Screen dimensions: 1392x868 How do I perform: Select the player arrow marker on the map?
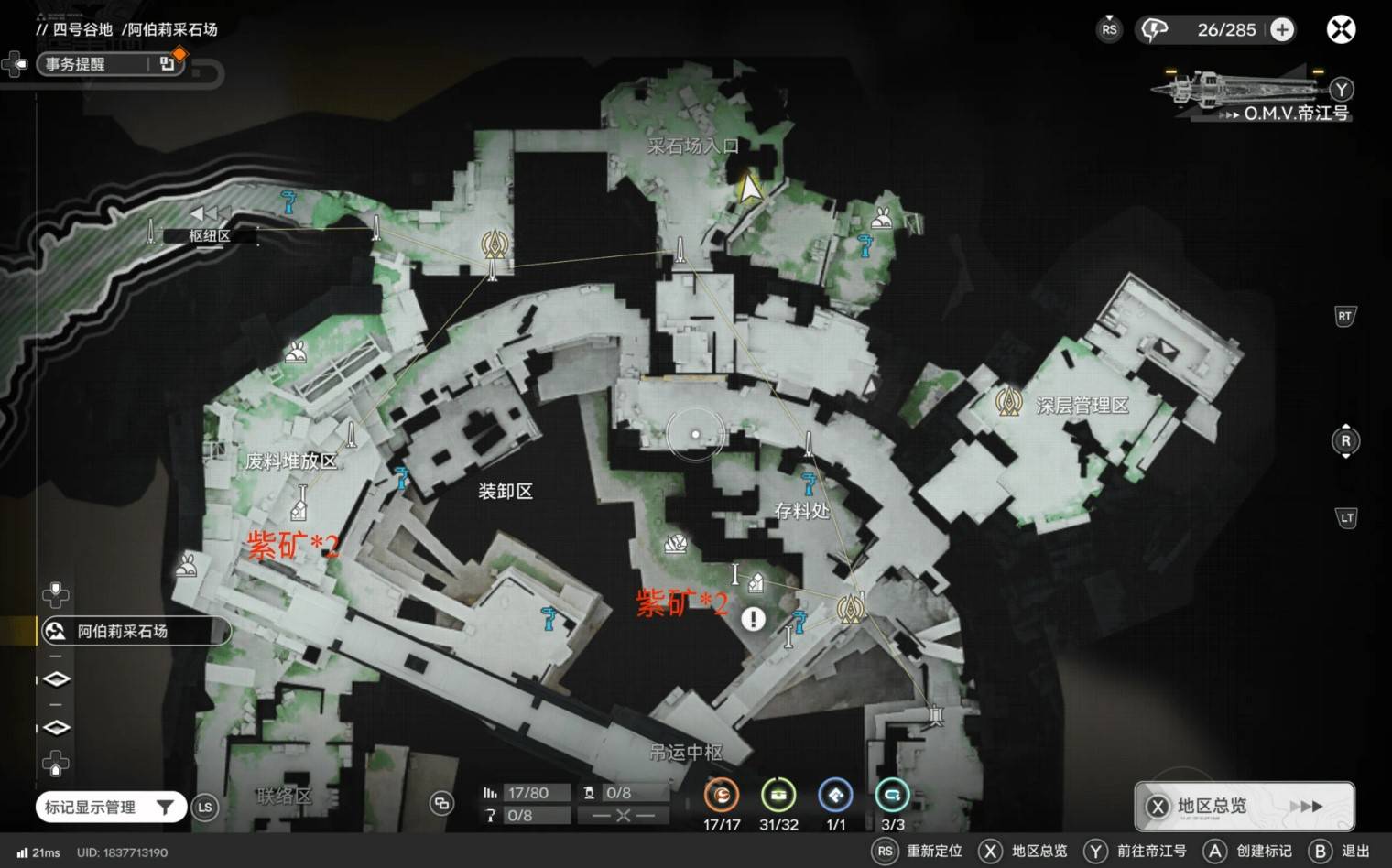click(750, 189)
